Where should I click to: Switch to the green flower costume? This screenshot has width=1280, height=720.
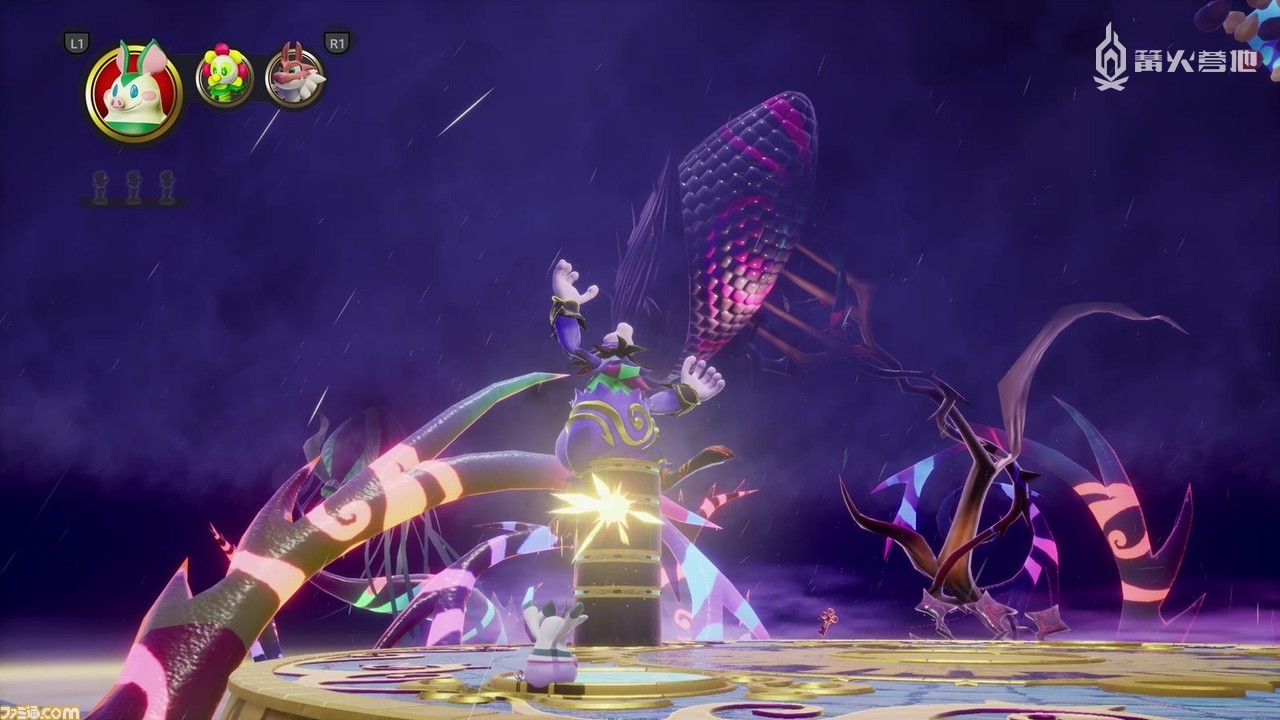point(224,76)
